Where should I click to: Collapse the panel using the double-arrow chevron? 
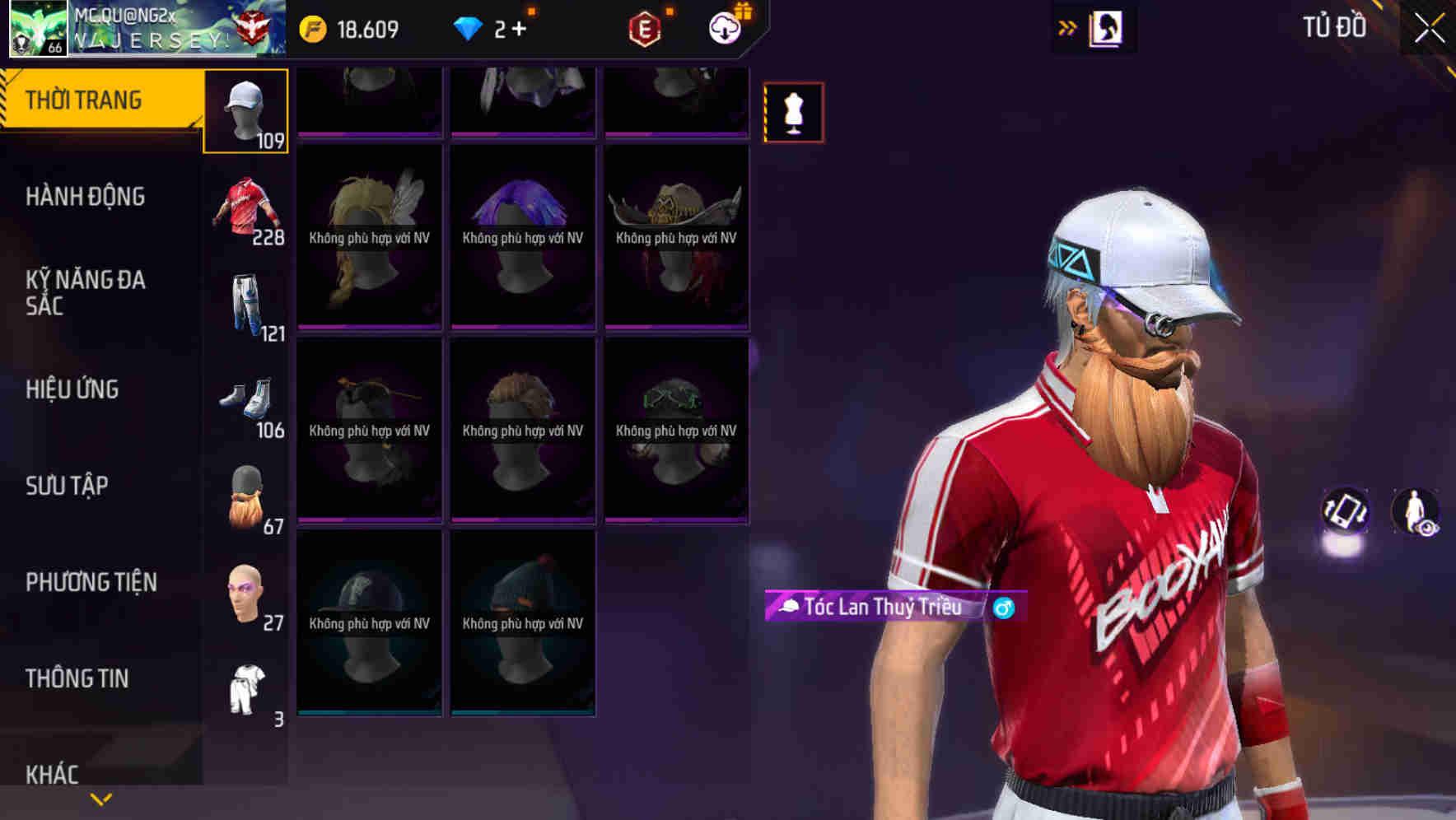1068,27
